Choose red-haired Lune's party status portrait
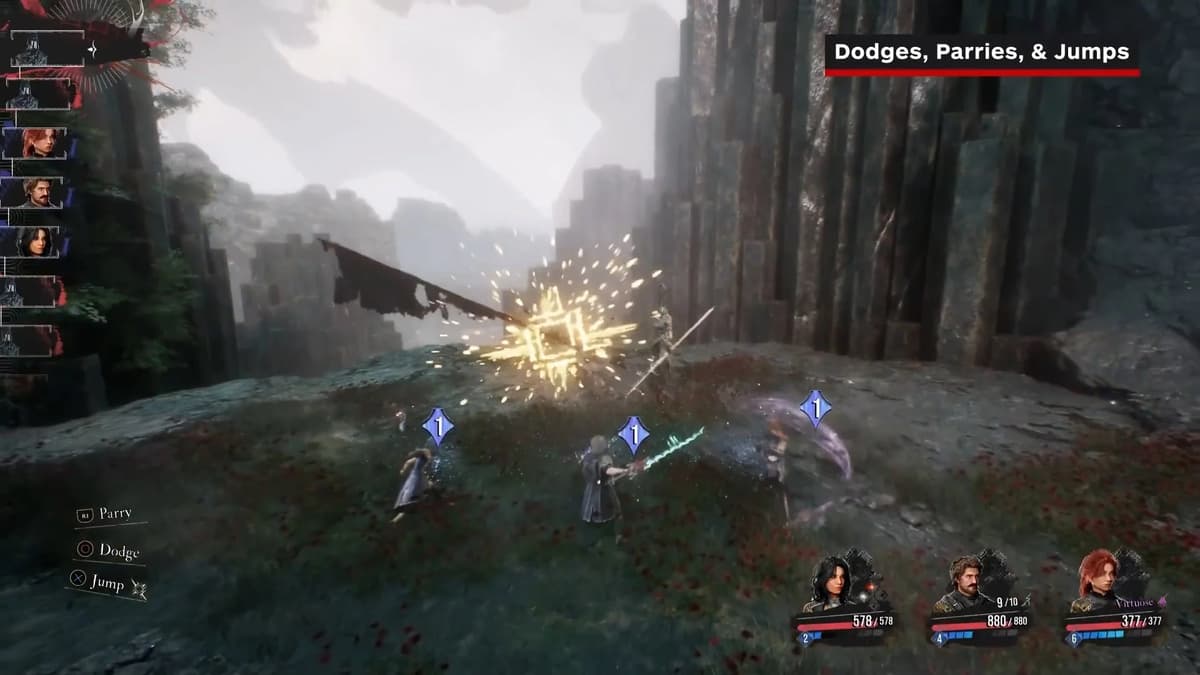The image size is (1200, 675). pyautogui.click(x=1097, y=581)
